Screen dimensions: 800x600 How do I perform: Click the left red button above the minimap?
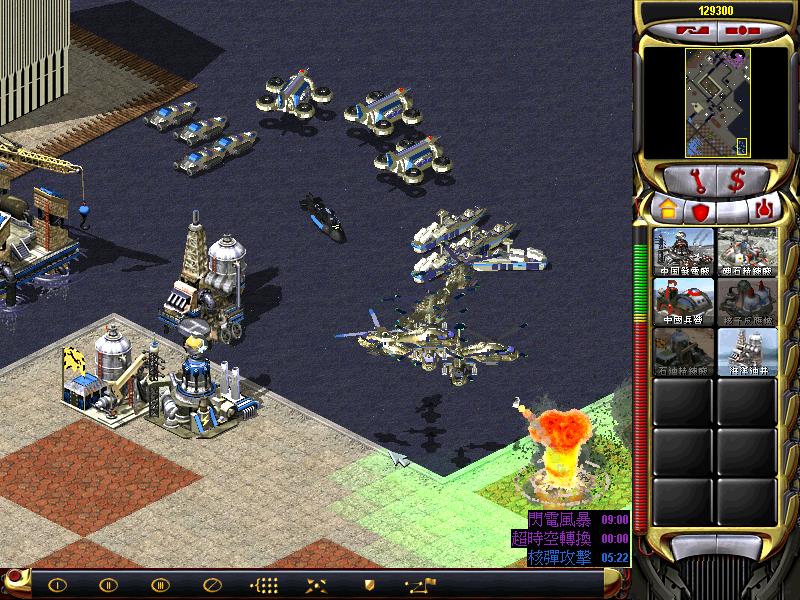click(693, 30)
